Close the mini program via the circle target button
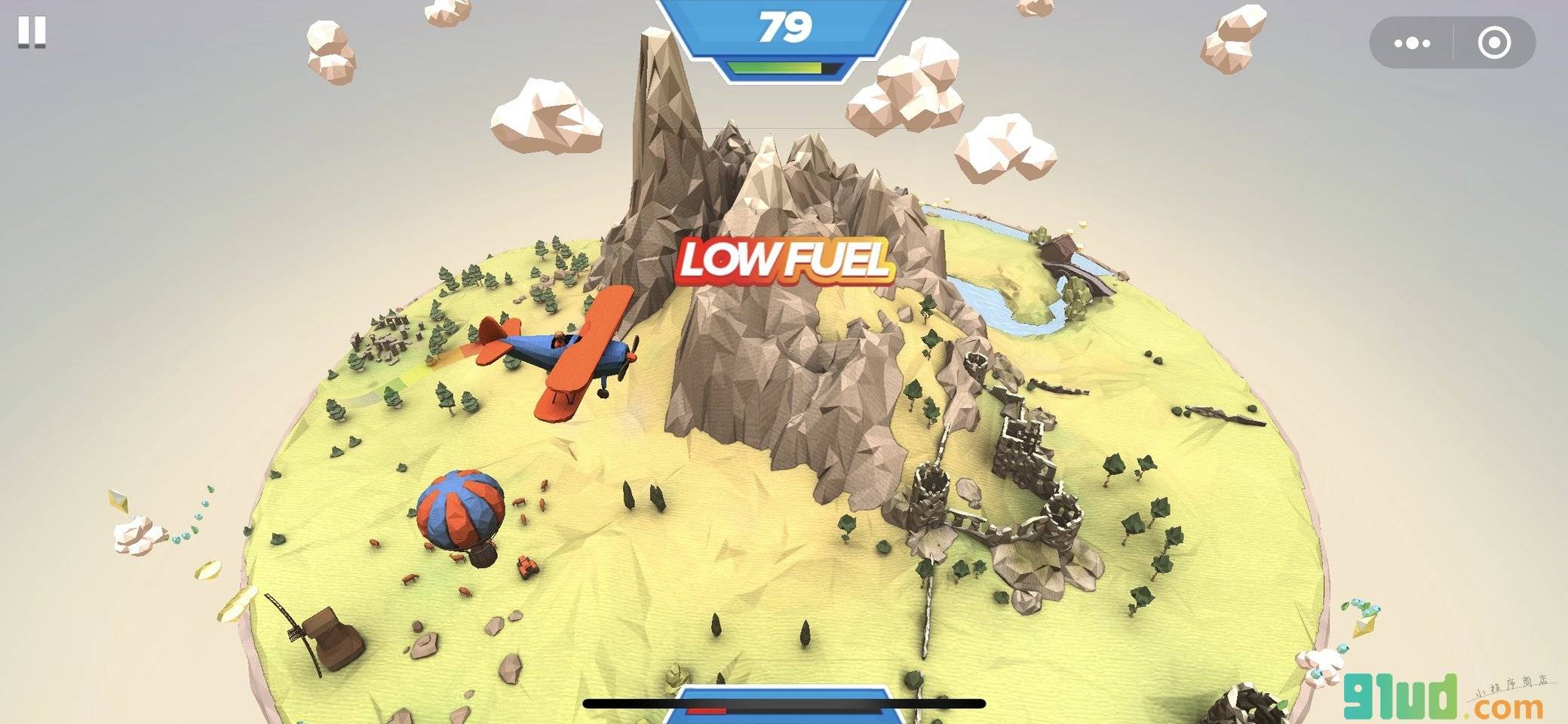This screenshot has width=1568, height=724. click(1493, 43)
